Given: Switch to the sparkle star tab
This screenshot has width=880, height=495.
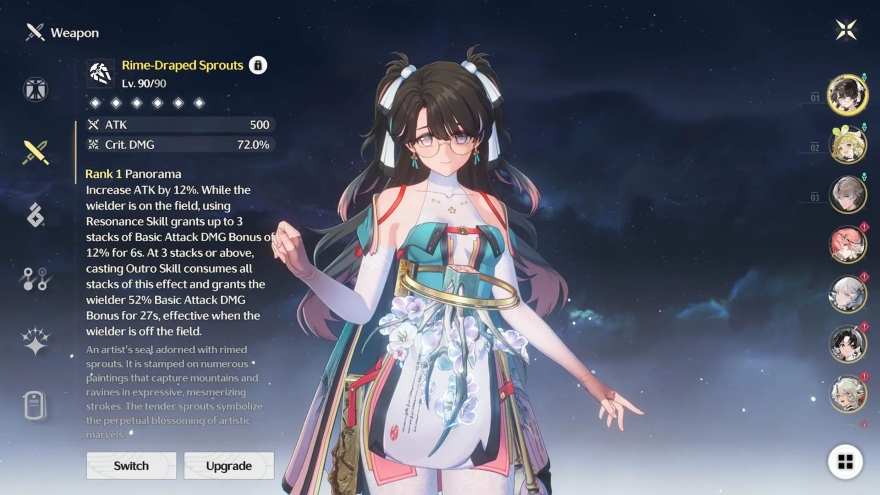Looking at the screenshot, I should (36, 342).
